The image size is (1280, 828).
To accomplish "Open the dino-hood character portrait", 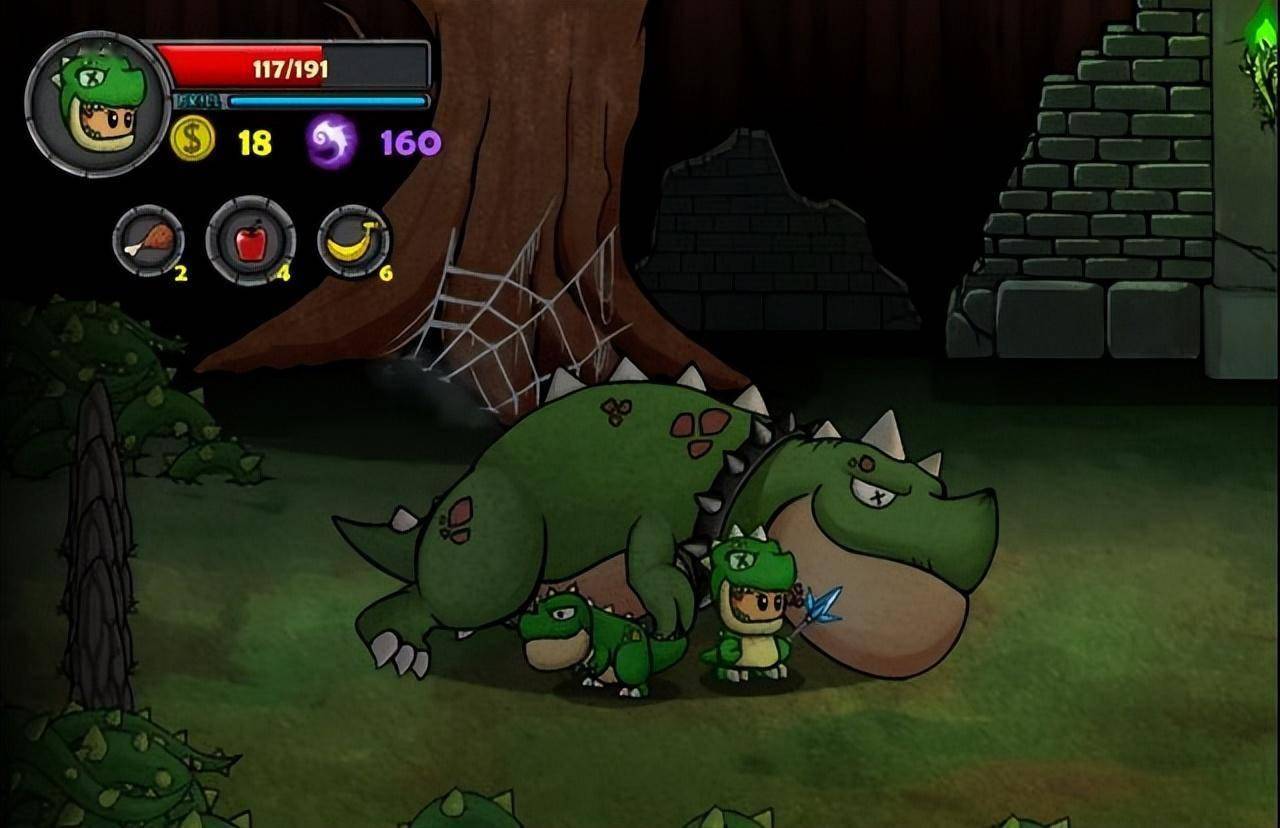I will click(x=98, y=104).
